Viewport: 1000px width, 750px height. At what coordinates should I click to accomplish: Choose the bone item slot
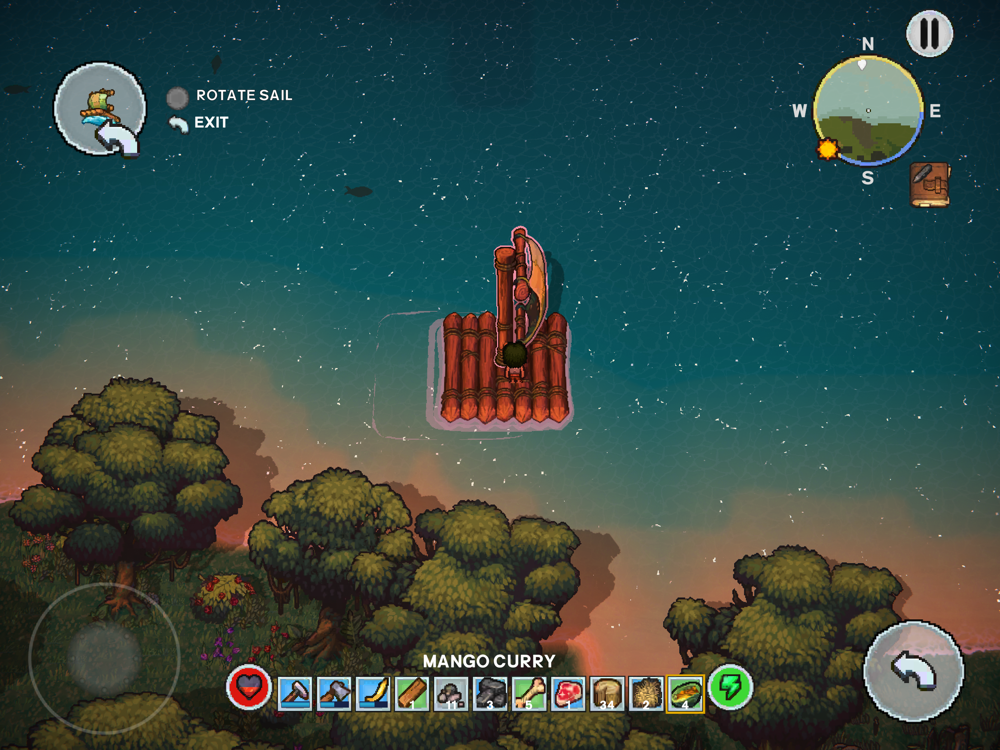(x=529, y=693)
